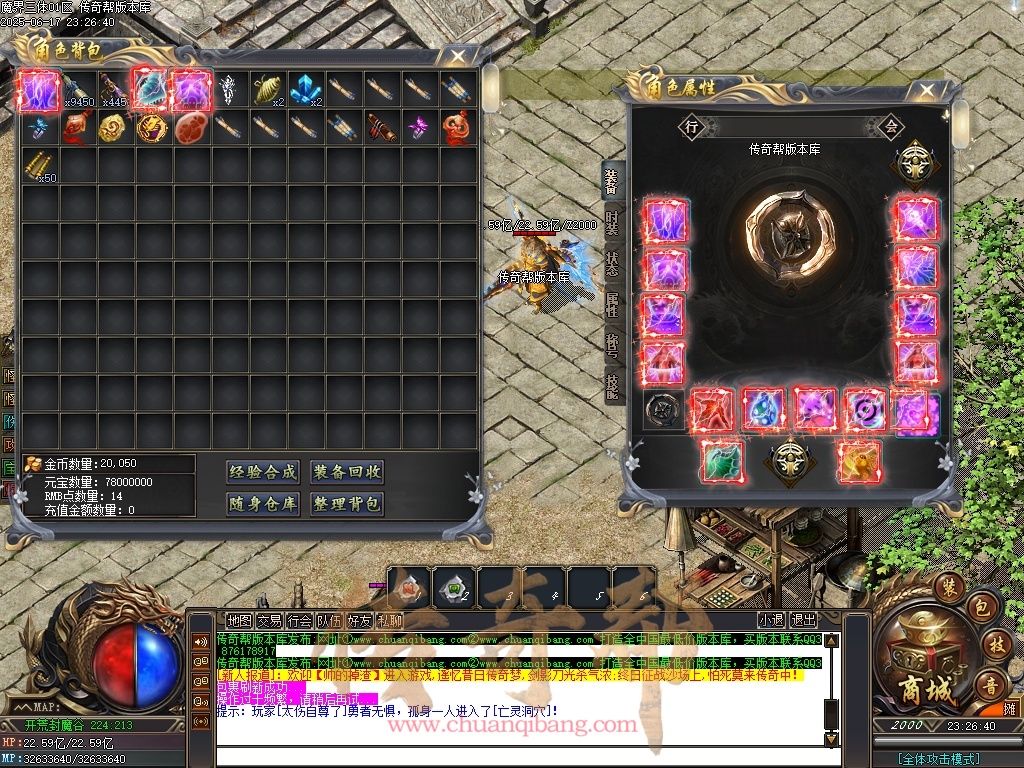Screen dimensions: 1024x768
Task: Select the green leaf equipment slot
Action: (x=721, y=462)
